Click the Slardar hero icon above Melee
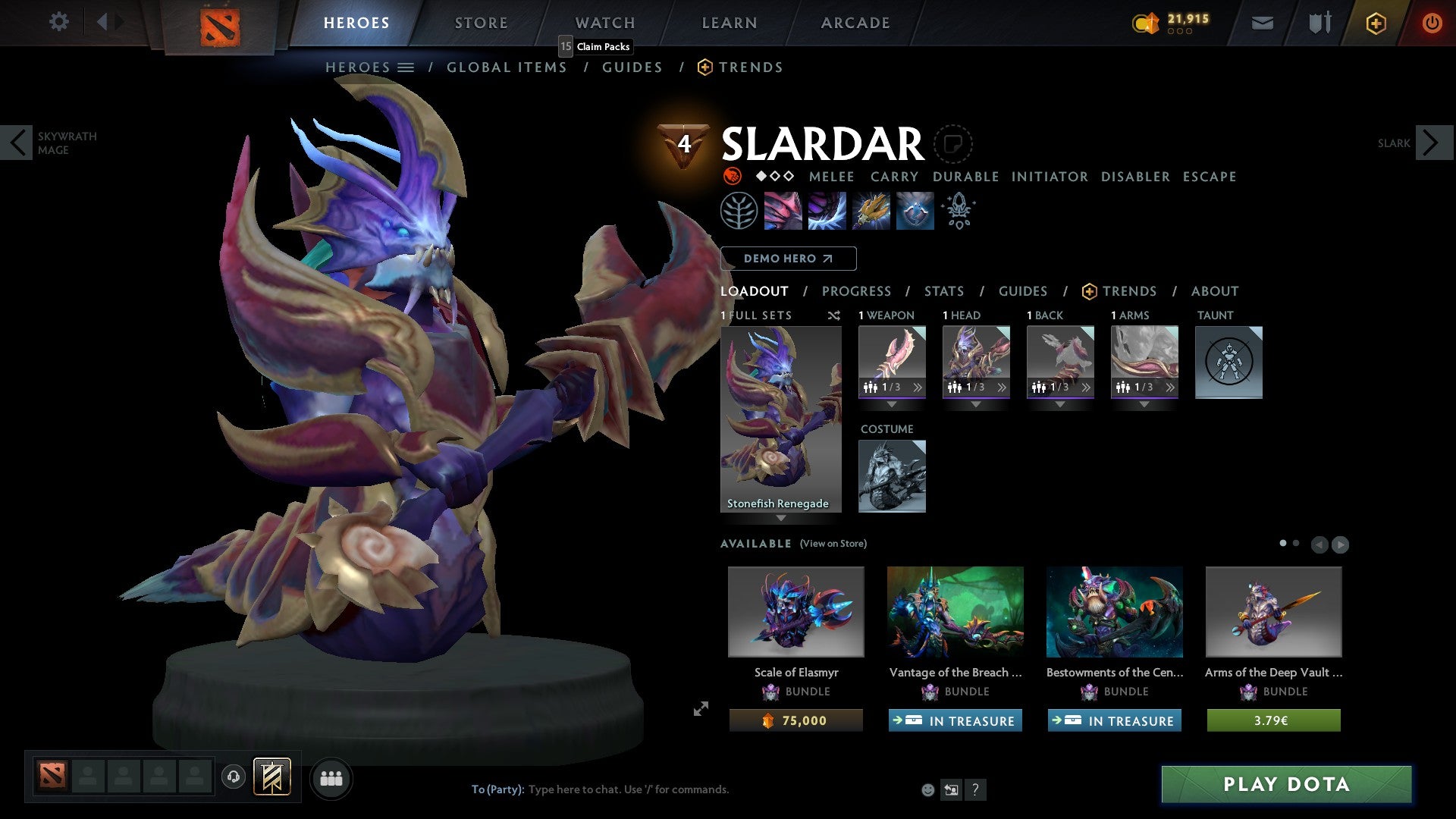 click(732, 175)
